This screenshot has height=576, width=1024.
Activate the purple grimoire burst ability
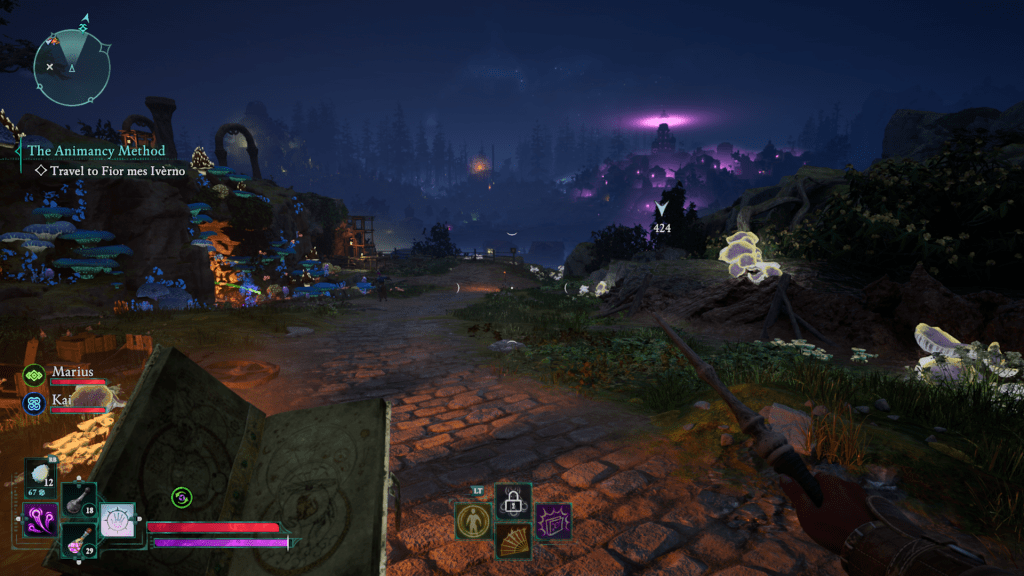(553, 521)
